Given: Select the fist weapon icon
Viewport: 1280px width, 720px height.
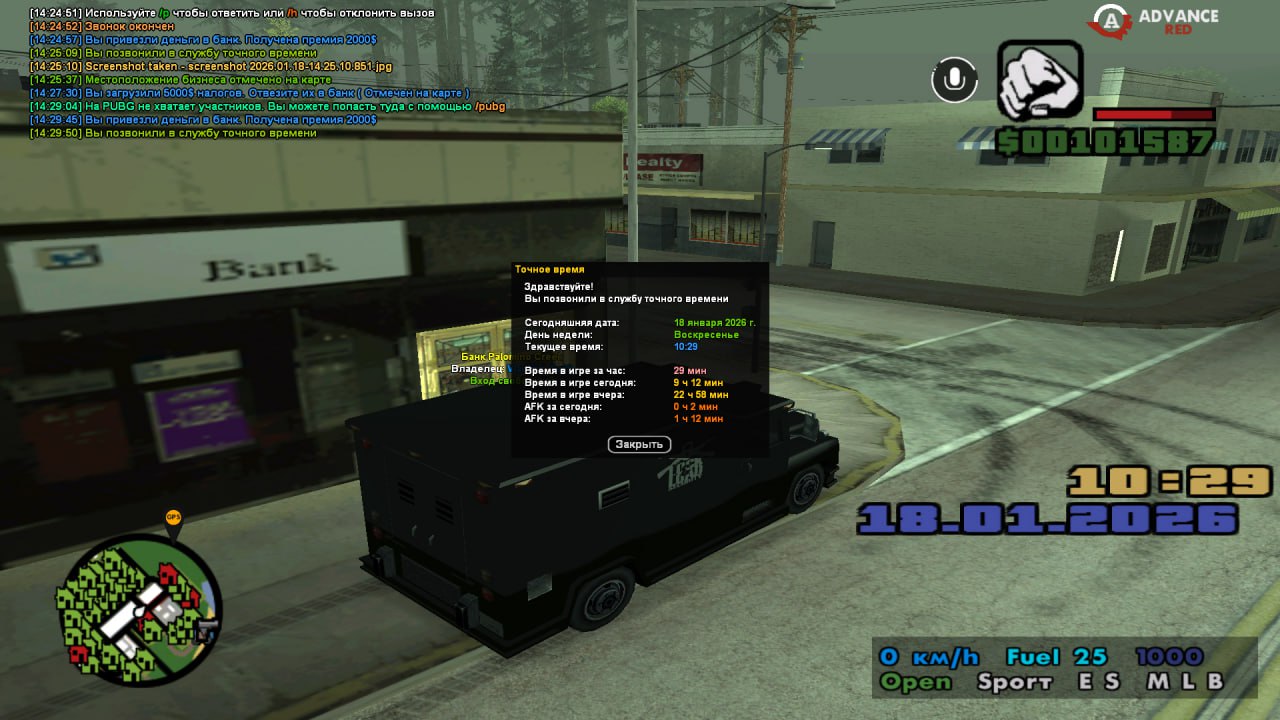Looking at the screenshot, I should [1040, 81].
